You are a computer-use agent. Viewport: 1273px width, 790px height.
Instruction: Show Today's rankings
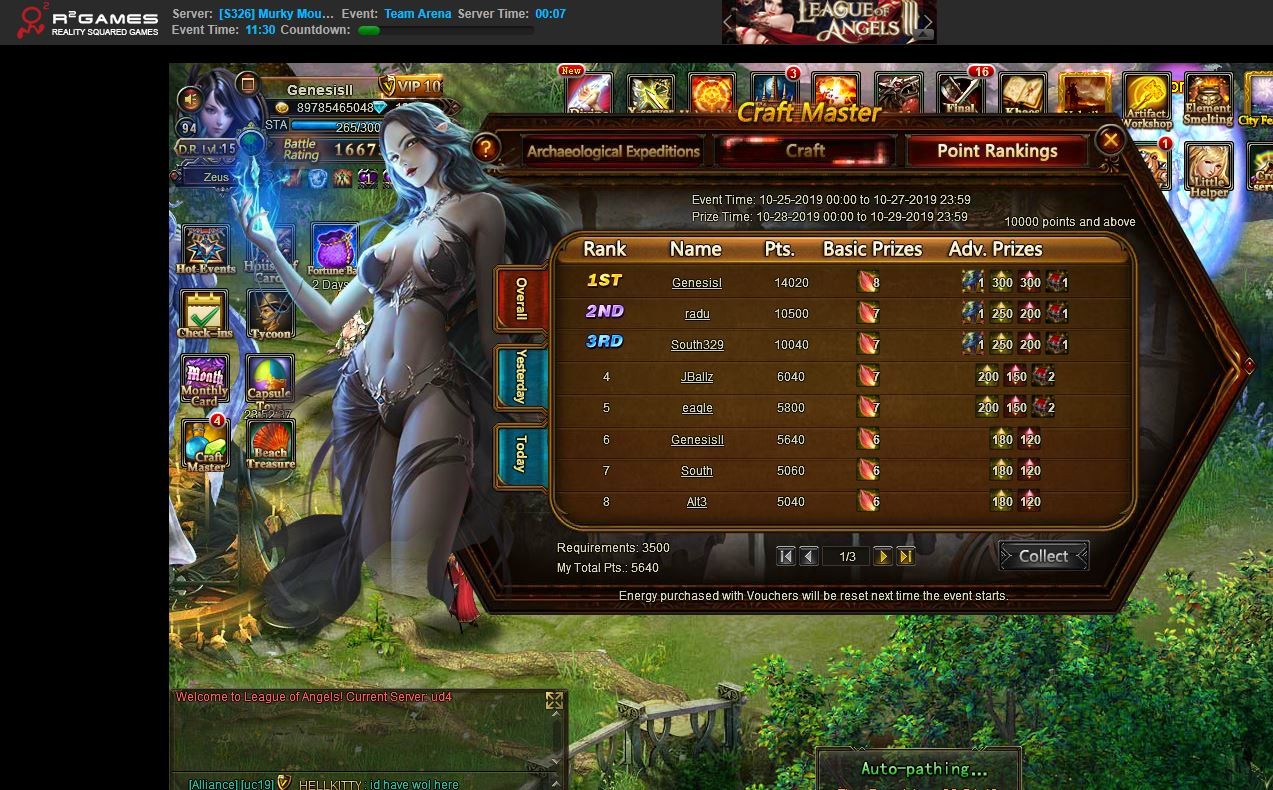point(521,453)
